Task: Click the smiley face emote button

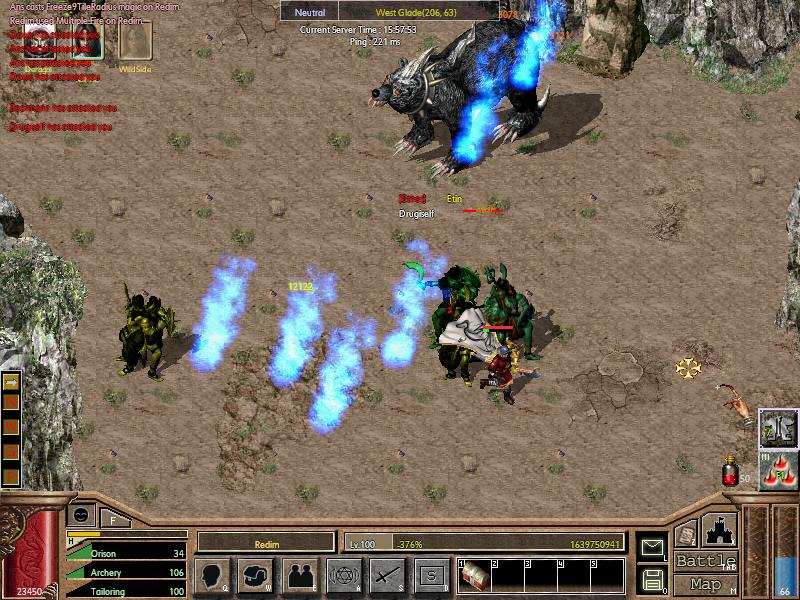Action: [x=80, y=513]
